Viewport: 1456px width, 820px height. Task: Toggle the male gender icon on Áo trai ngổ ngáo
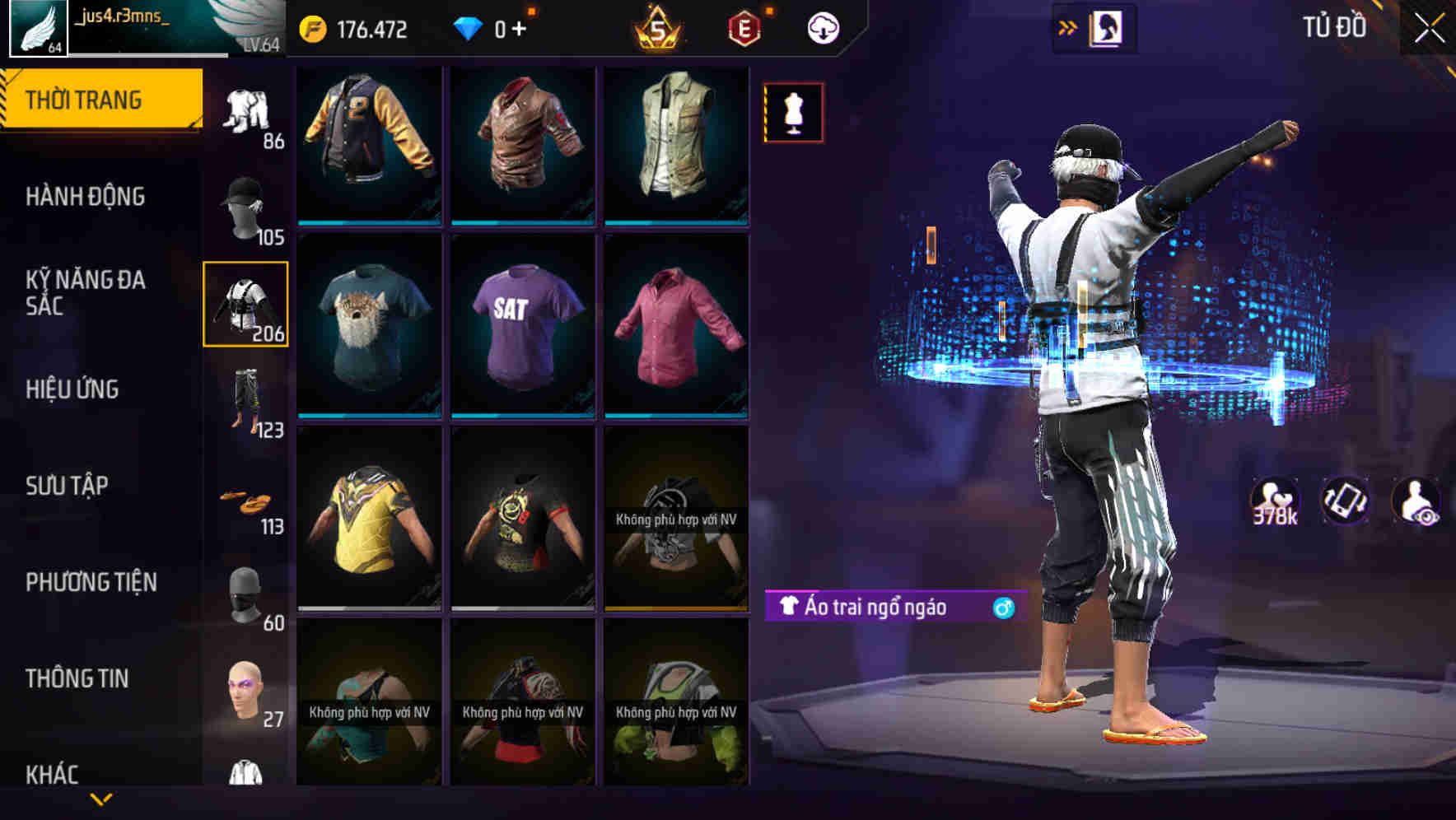tap(1004, 606)
